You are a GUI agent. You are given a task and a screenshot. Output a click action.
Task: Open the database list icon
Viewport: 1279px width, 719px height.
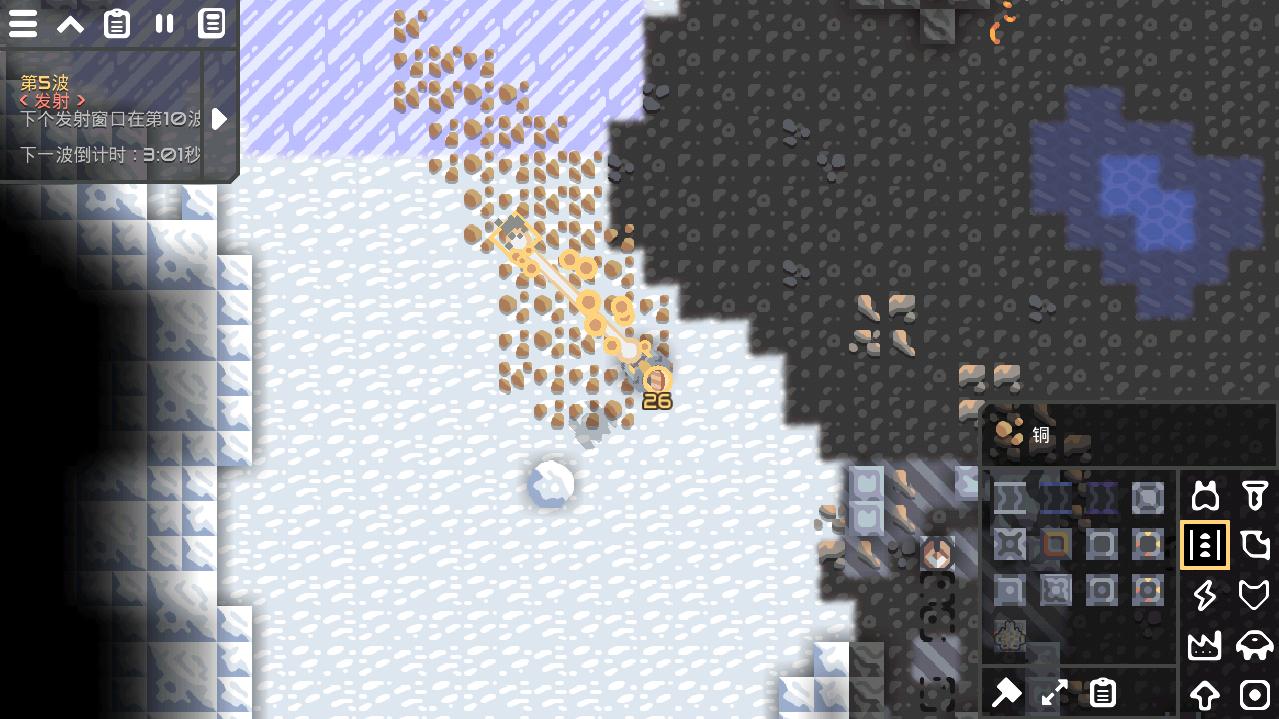[211, 24]
